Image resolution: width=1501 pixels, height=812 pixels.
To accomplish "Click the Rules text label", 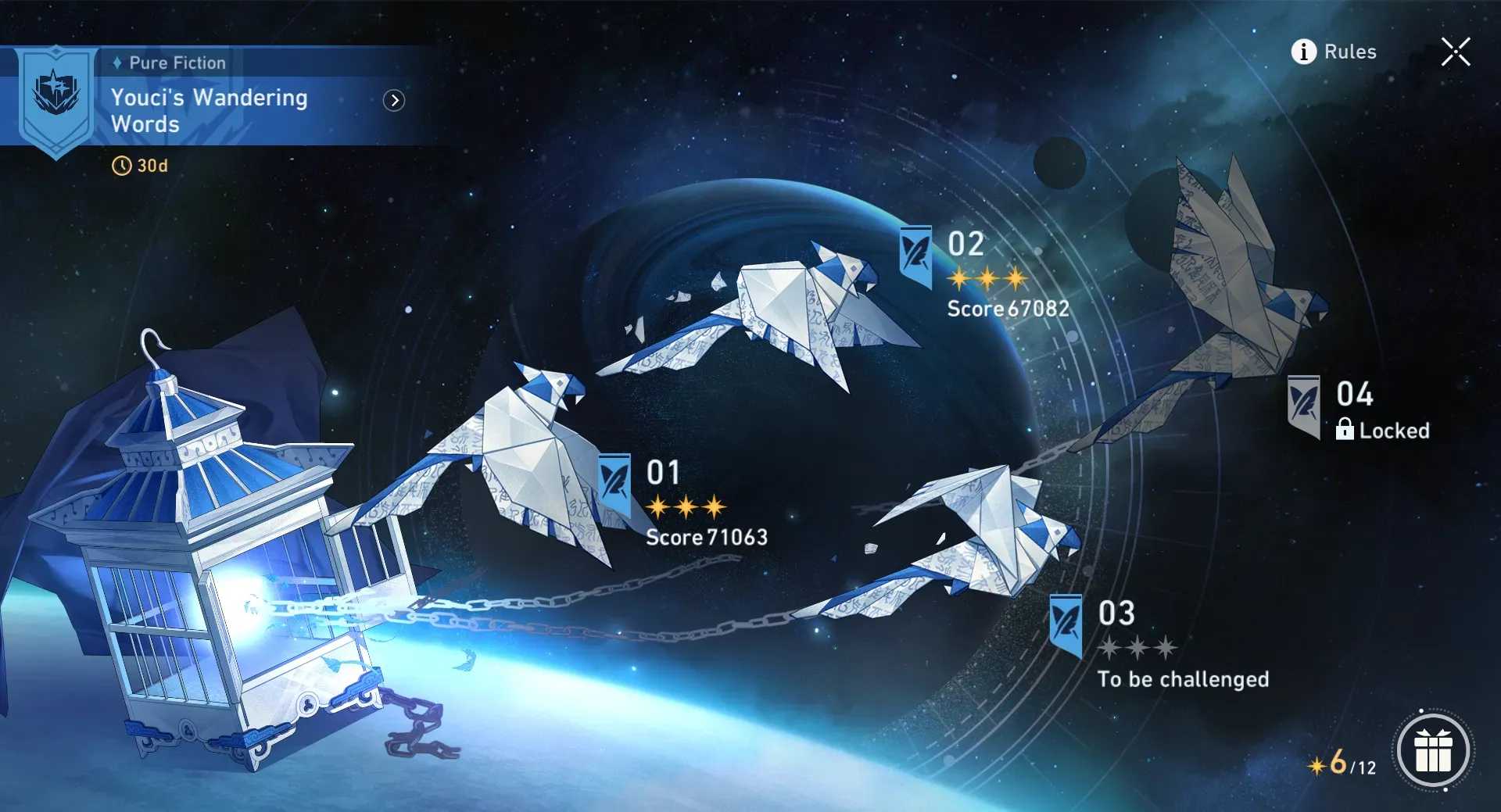I will point(1351,52).
